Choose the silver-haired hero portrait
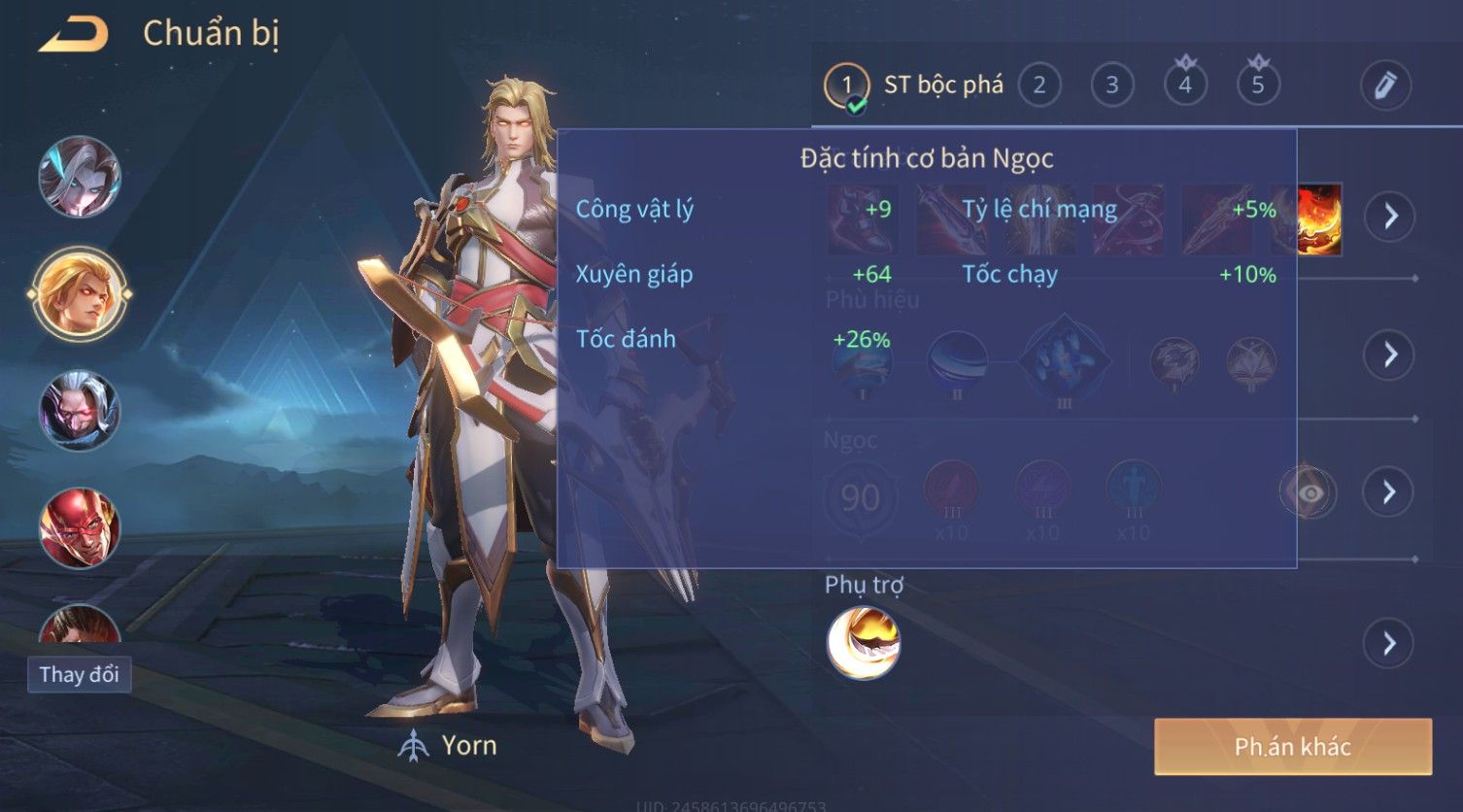The height and width of the screenshot is (812, 1463). (80, 177)
